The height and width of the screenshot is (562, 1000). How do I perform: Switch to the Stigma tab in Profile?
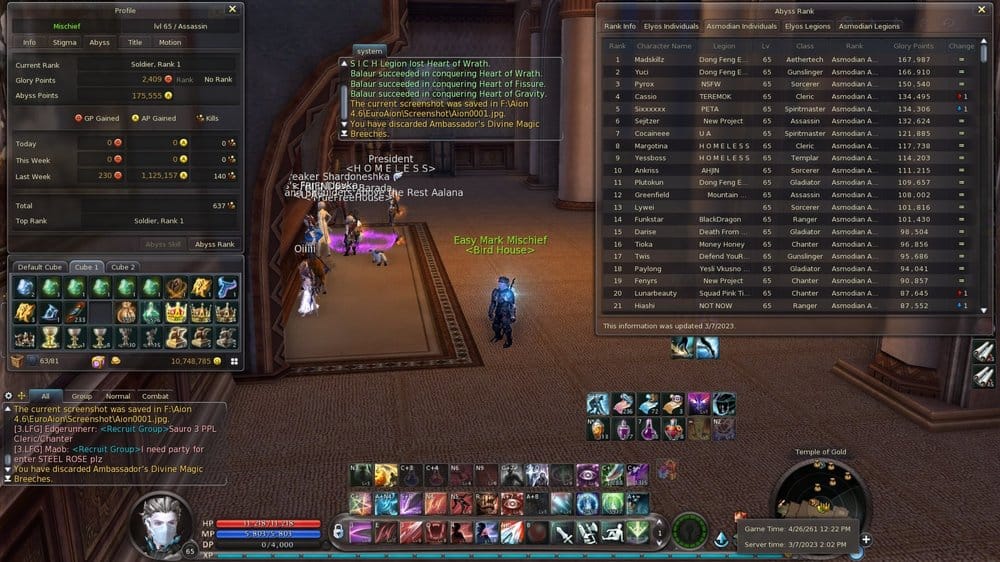(x=66, y=42)
